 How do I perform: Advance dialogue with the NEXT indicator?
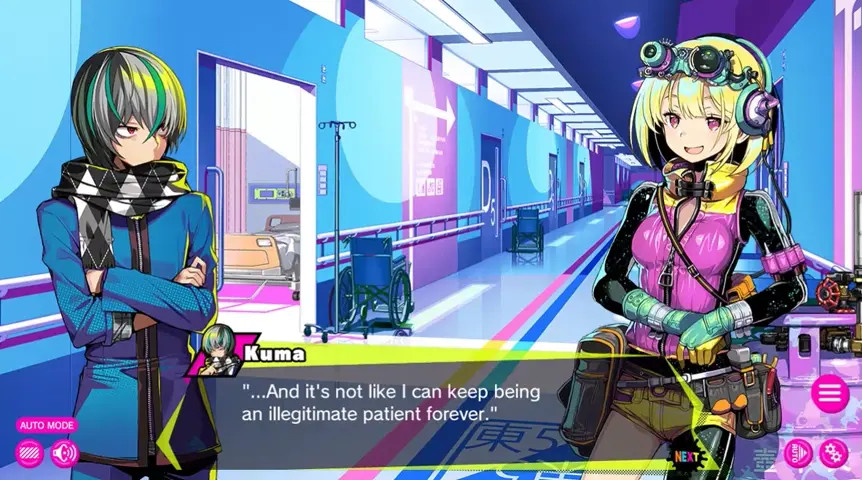[x=686, y=457]
